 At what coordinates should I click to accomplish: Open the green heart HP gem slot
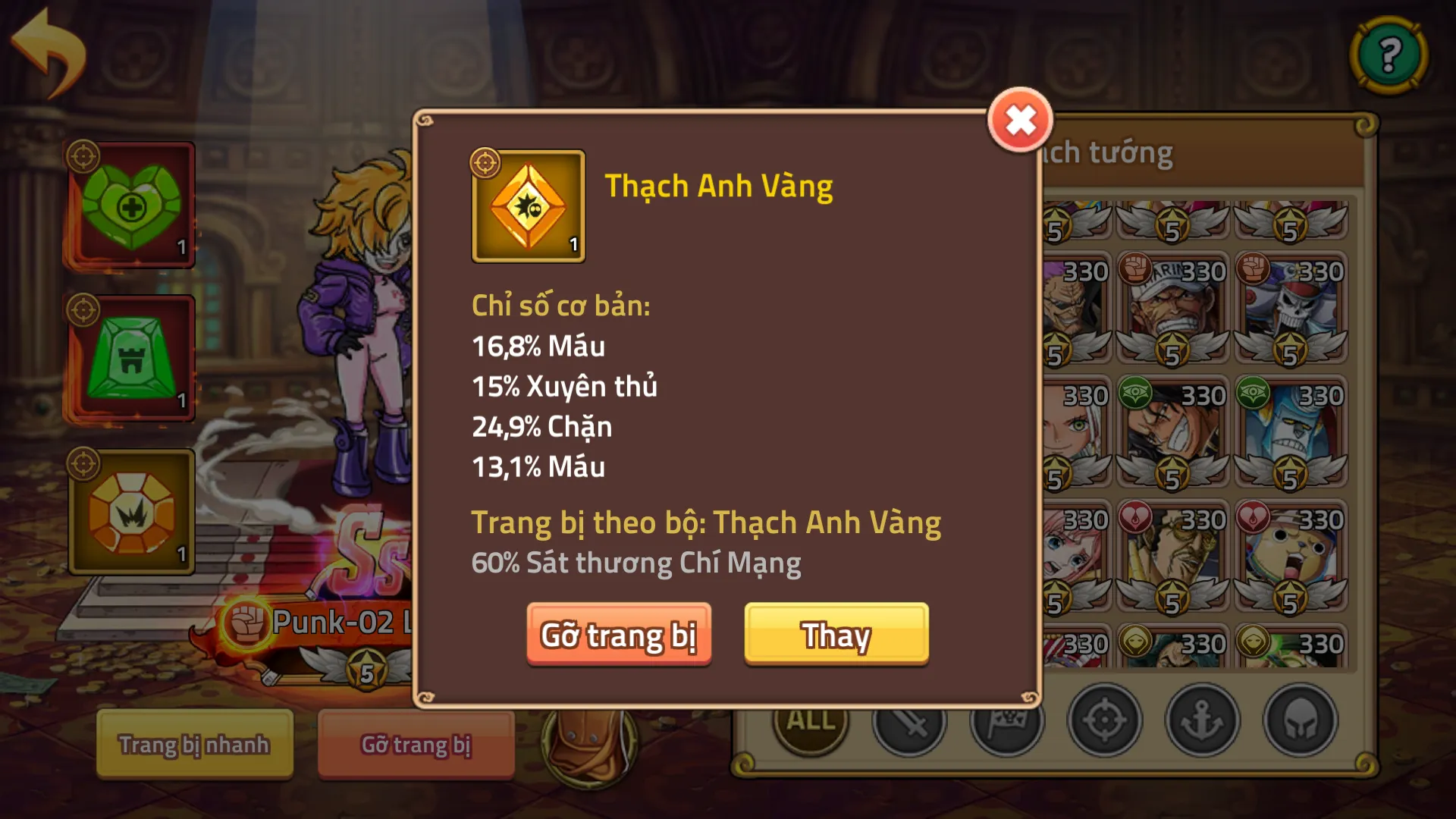tap(130, 205)
